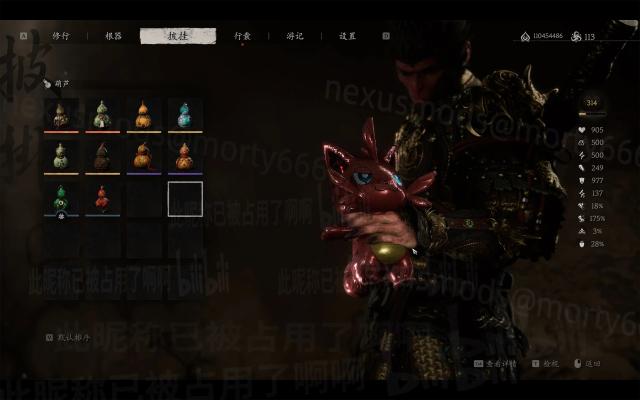This screenshot has width=640, height=400.
Task: Open the 根器 tab
Action: (113, 36)
